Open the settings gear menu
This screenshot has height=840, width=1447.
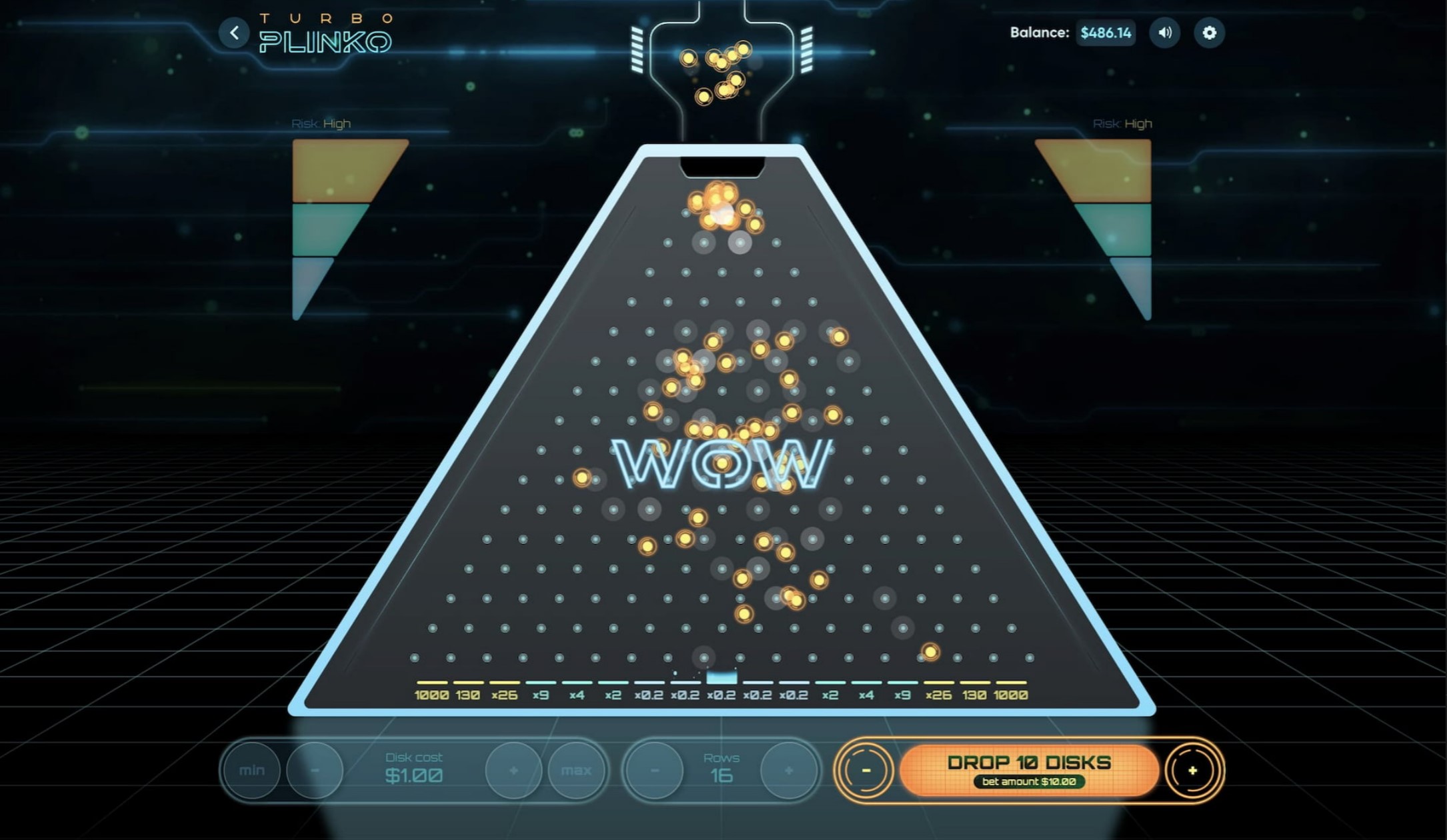1210,32
